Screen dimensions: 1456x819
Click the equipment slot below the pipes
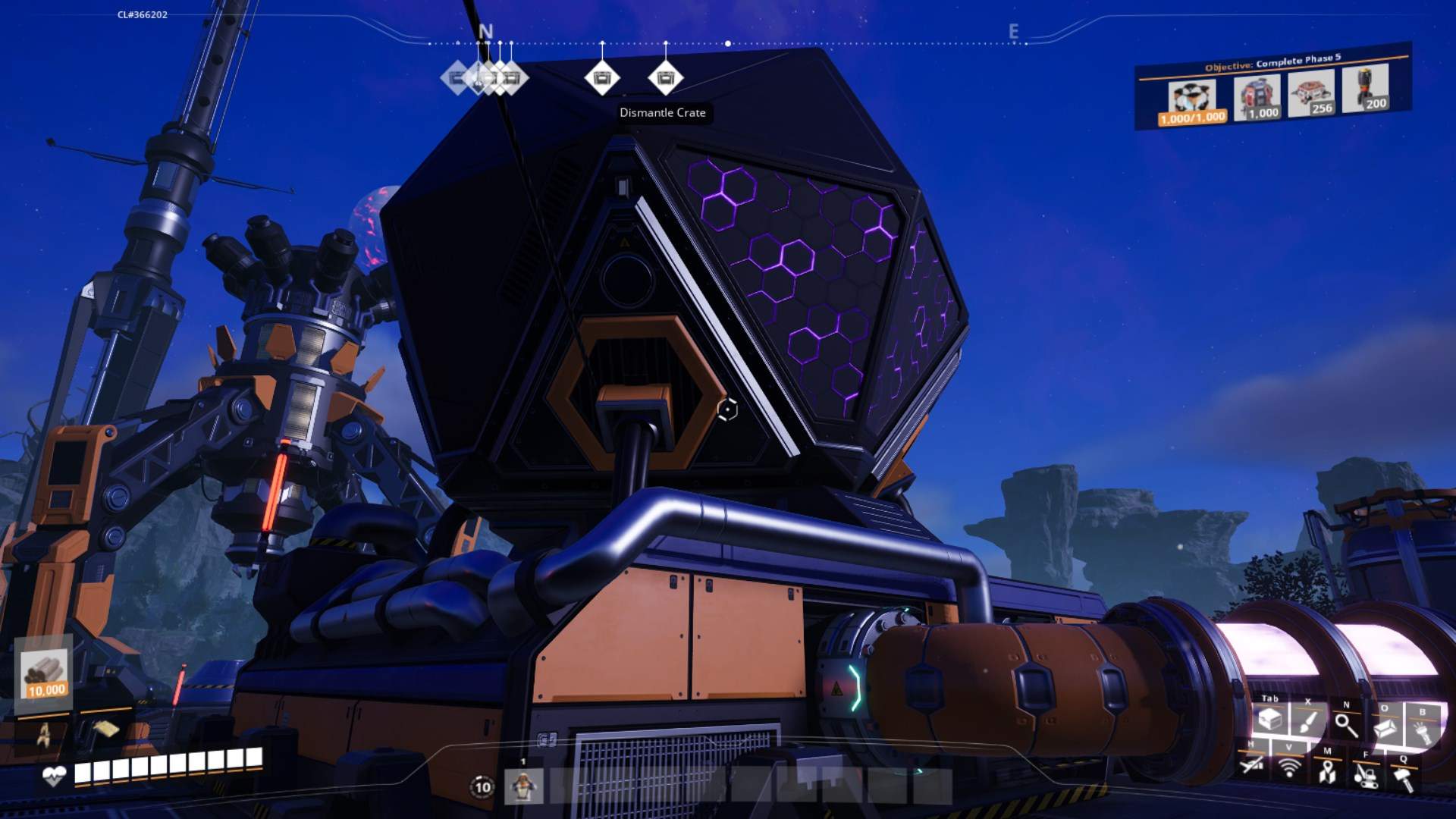click(x=44, y=733)
